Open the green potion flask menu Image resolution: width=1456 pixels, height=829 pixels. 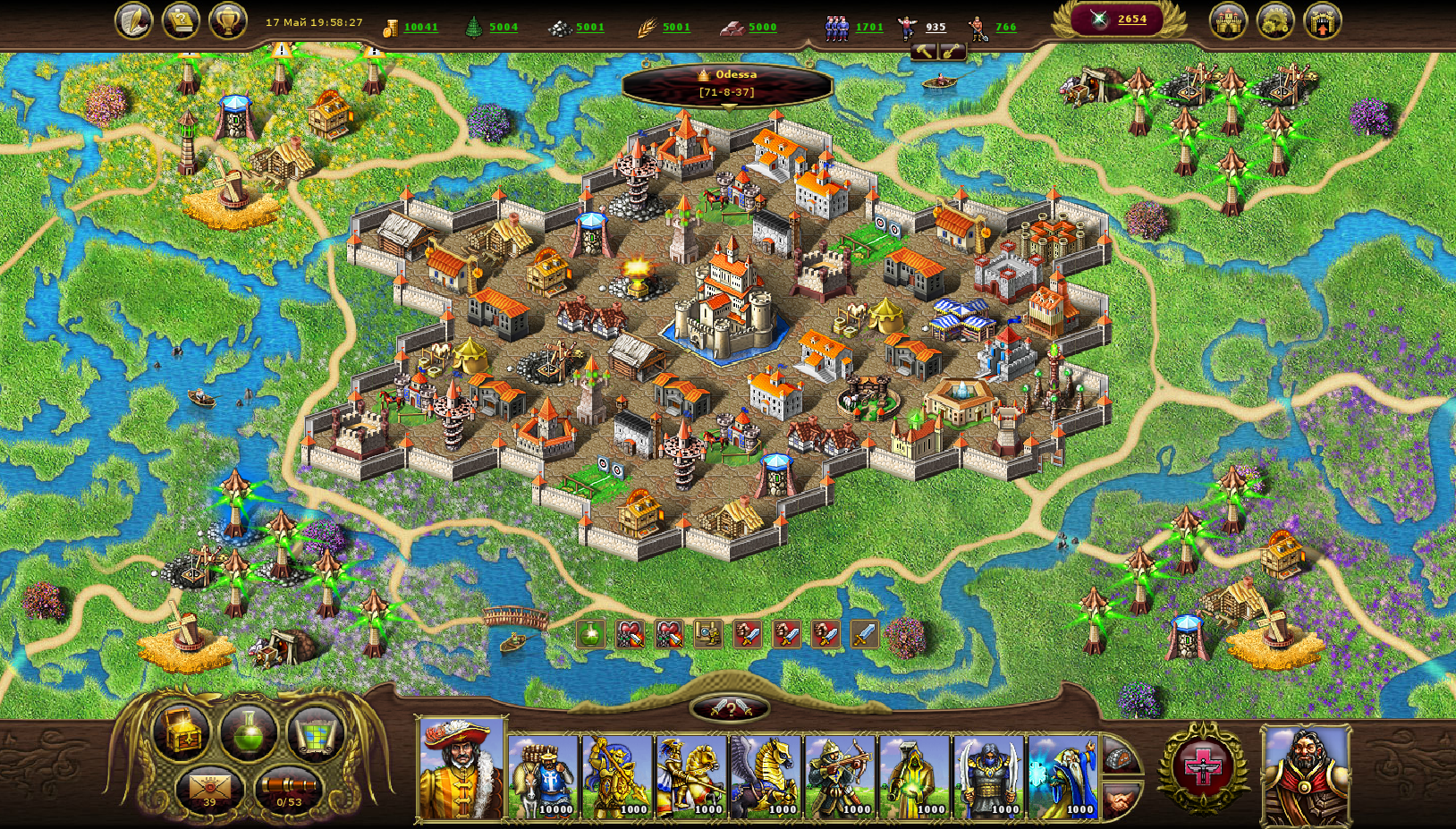[248, 732]
